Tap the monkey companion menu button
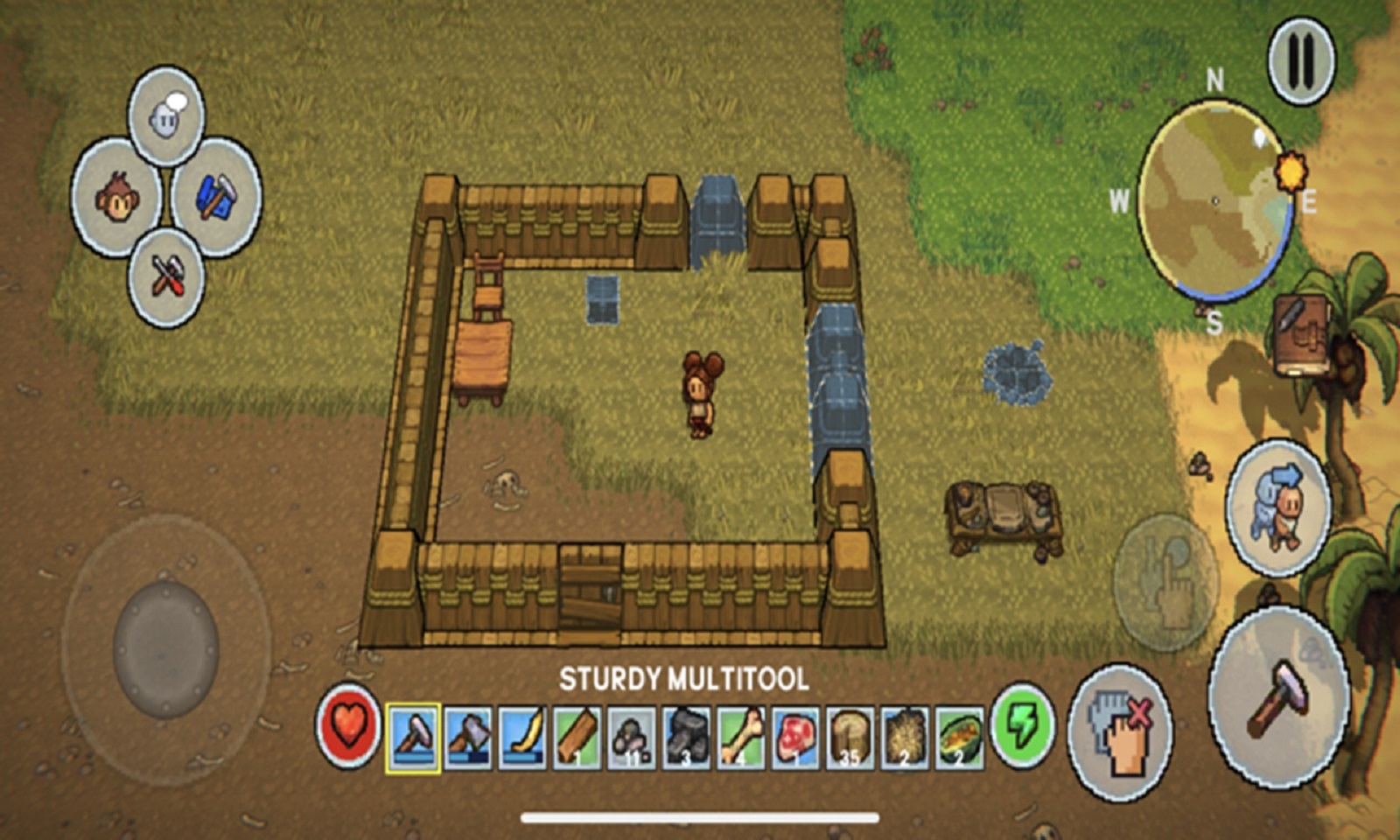 [x=116, y=199]
